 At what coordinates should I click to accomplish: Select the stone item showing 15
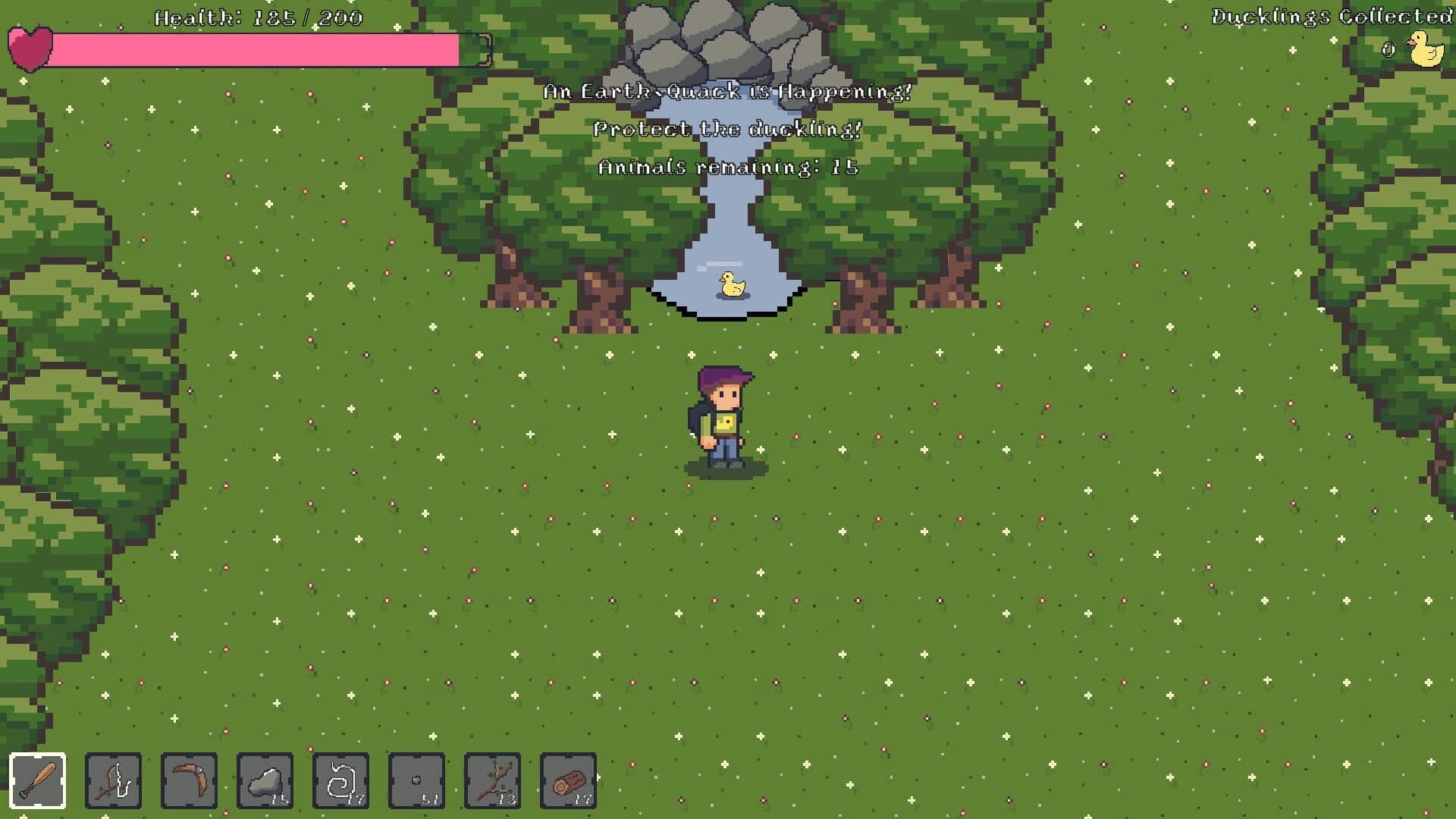click(265, 781)
